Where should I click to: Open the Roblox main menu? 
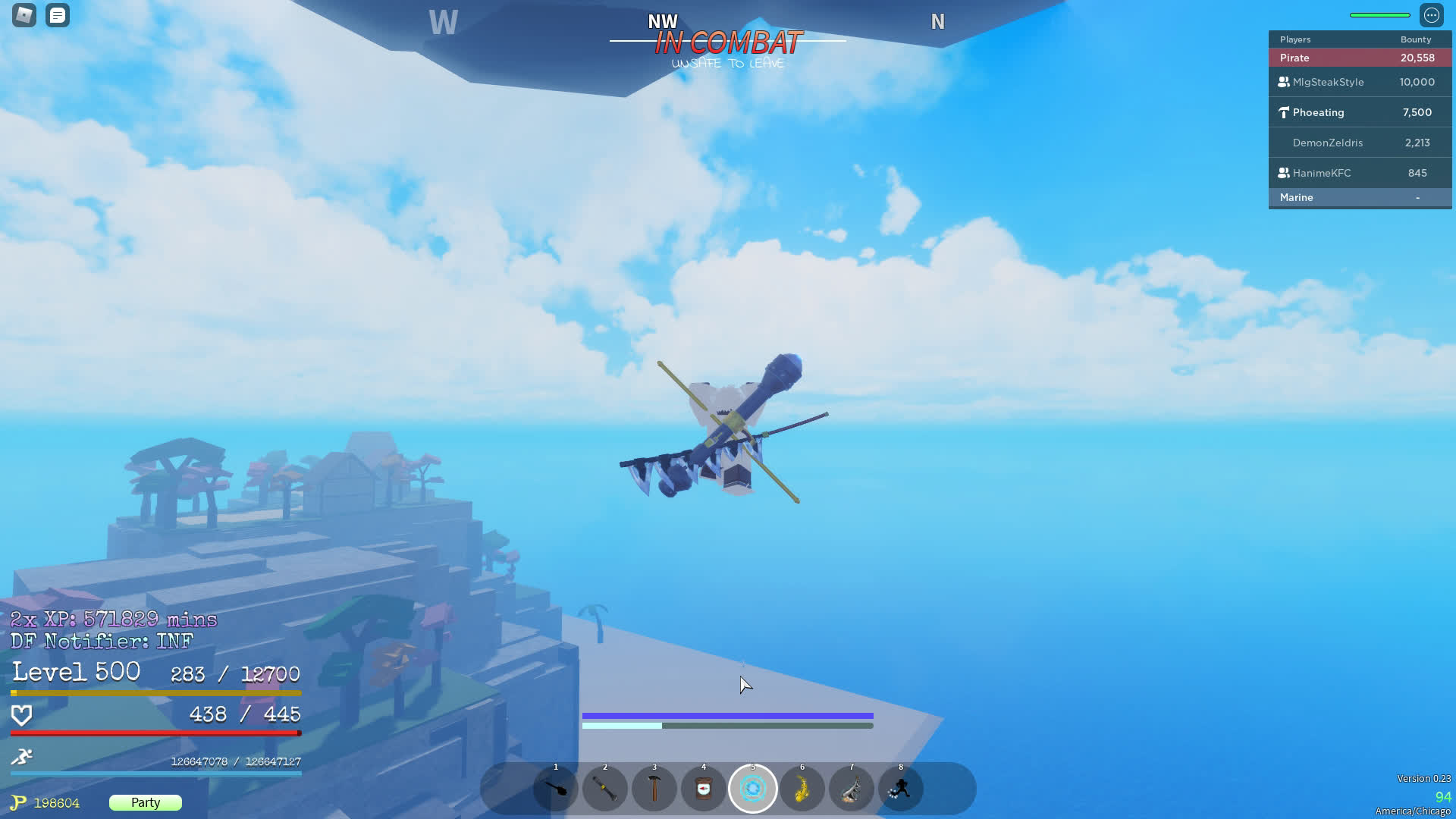24,15
